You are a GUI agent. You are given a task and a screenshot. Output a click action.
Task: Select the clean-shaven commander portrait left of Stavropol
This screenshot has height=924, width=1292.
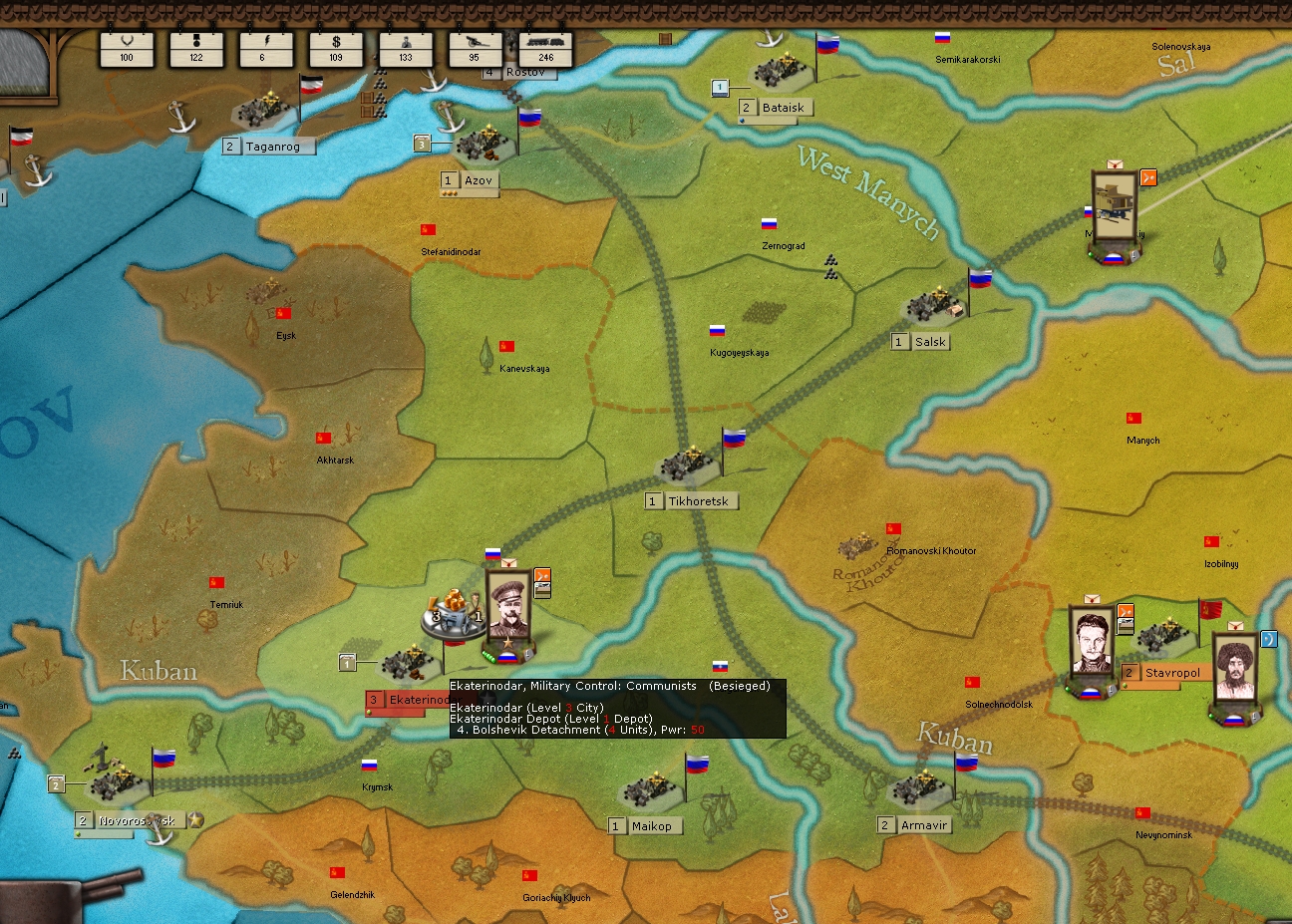coord(1090,643)
